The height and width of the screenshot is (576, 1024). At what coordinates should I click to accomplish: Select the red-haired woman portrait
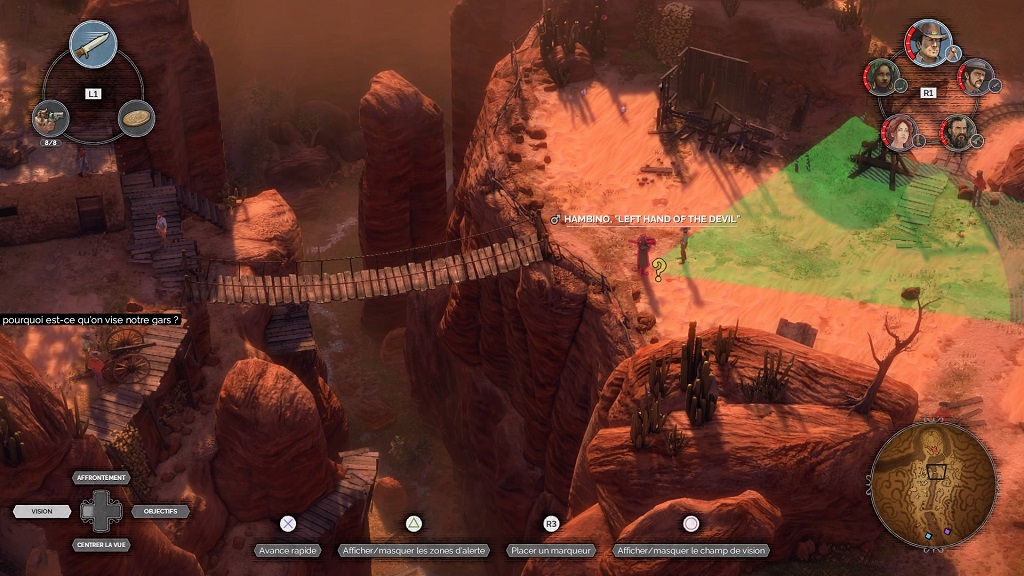pyautogui.click(x=898, y=132)
